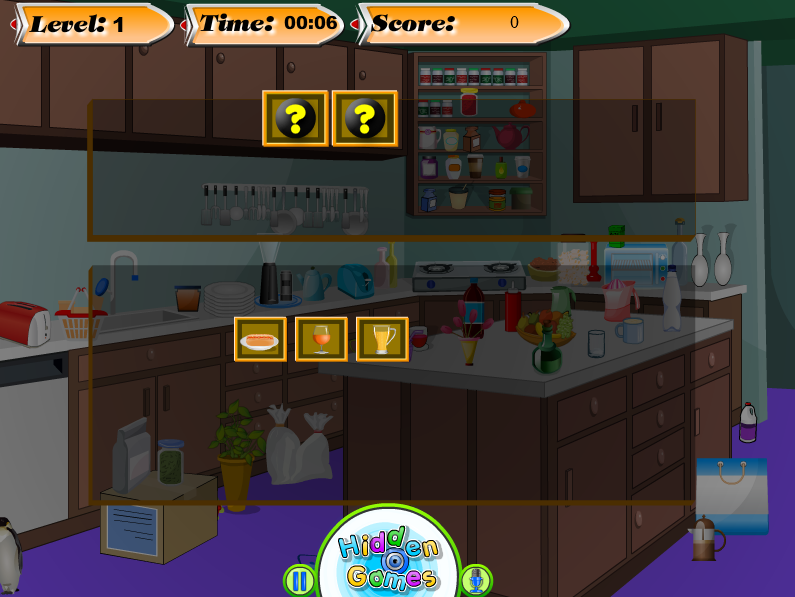This screenshot has width=795, height=597.
Task: Choose the orange drink wine glass tile
Action: (x=321, y=339)
